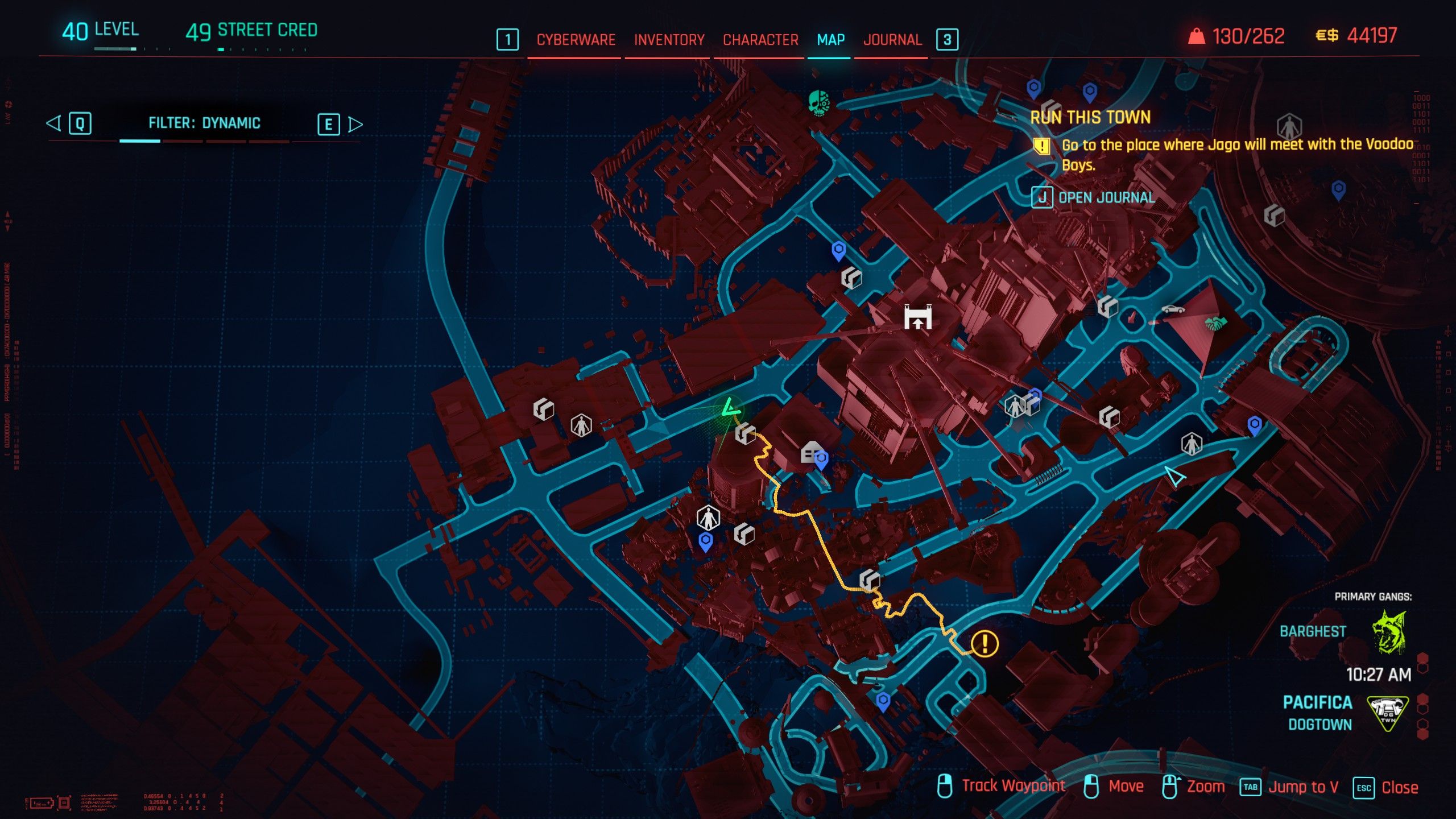This screenshot has width=1456, height=819.
Task: Select the Map tab
Action: coord(830,40)
